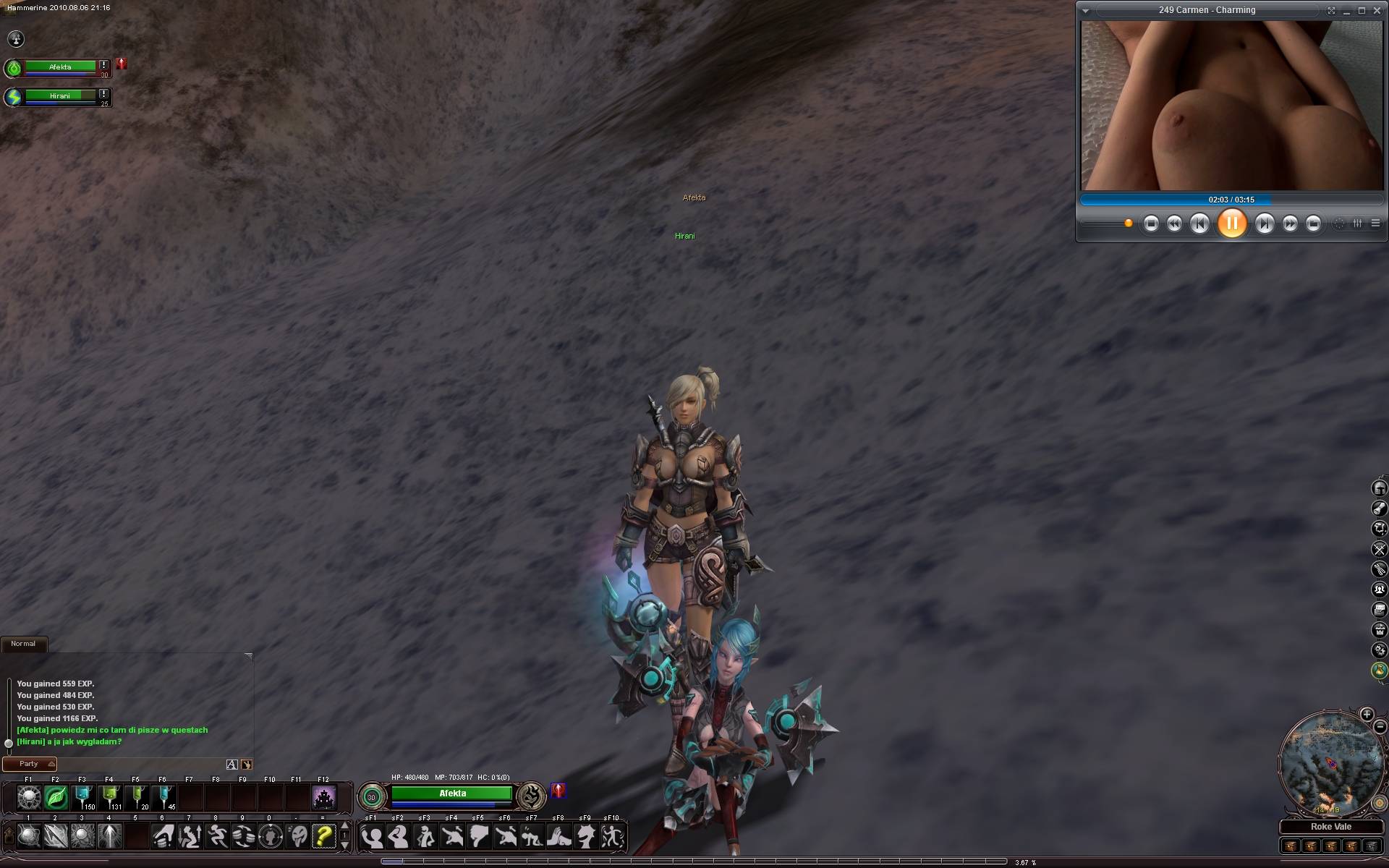1389x868 pixels.
Task: Trigger the yellow question mark action slot
Action: (323, 837)
